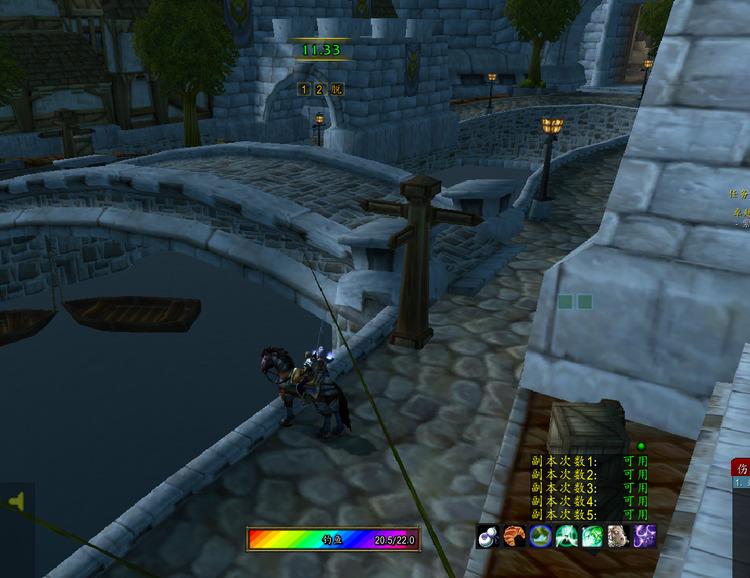Click the small '1' button under the timer
Screen dimensions: 750x578
point(305,89)
